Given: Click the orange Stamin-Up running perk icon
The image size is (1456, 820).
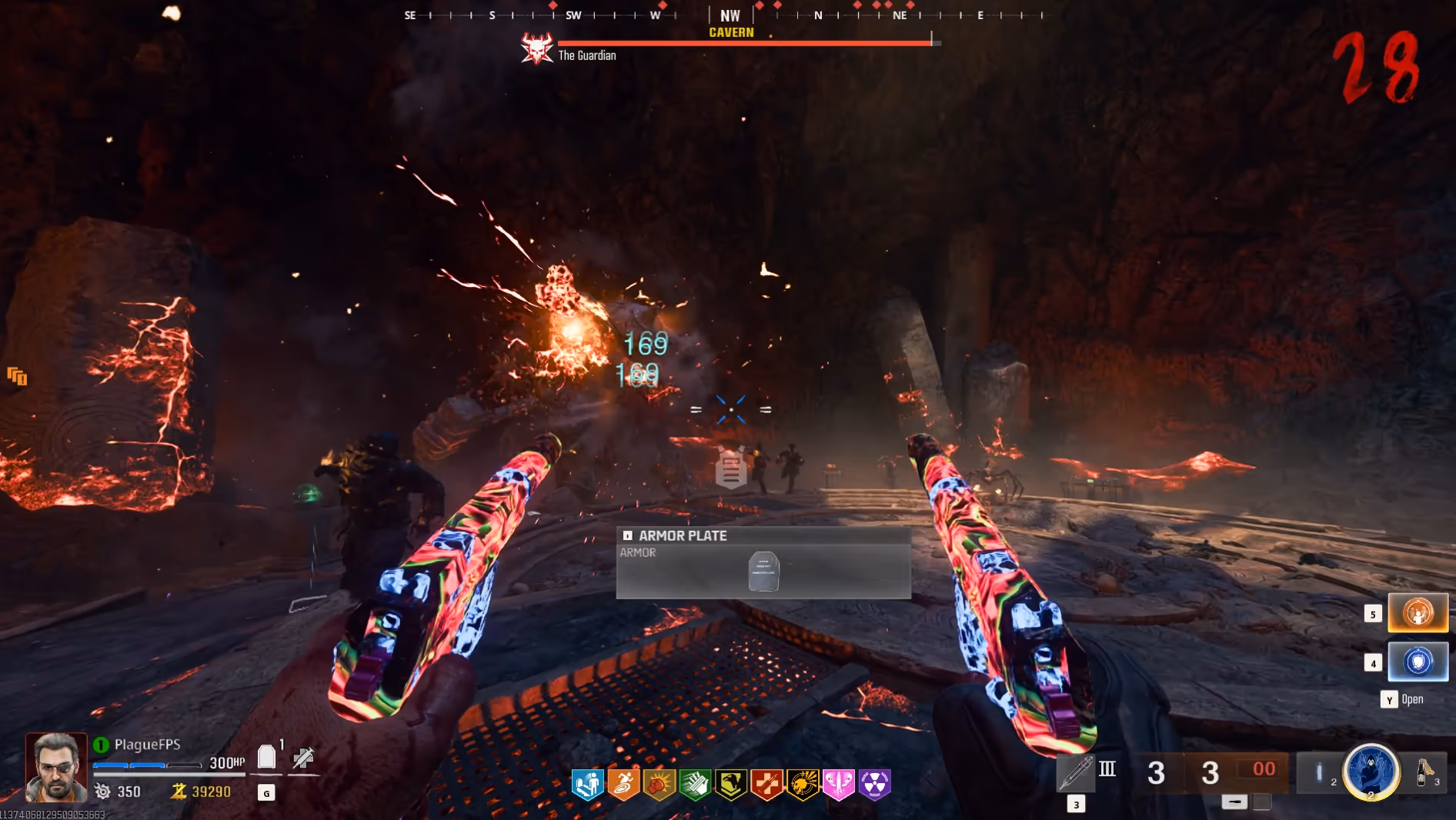Looking at the screenshot, I should [623, 784].
